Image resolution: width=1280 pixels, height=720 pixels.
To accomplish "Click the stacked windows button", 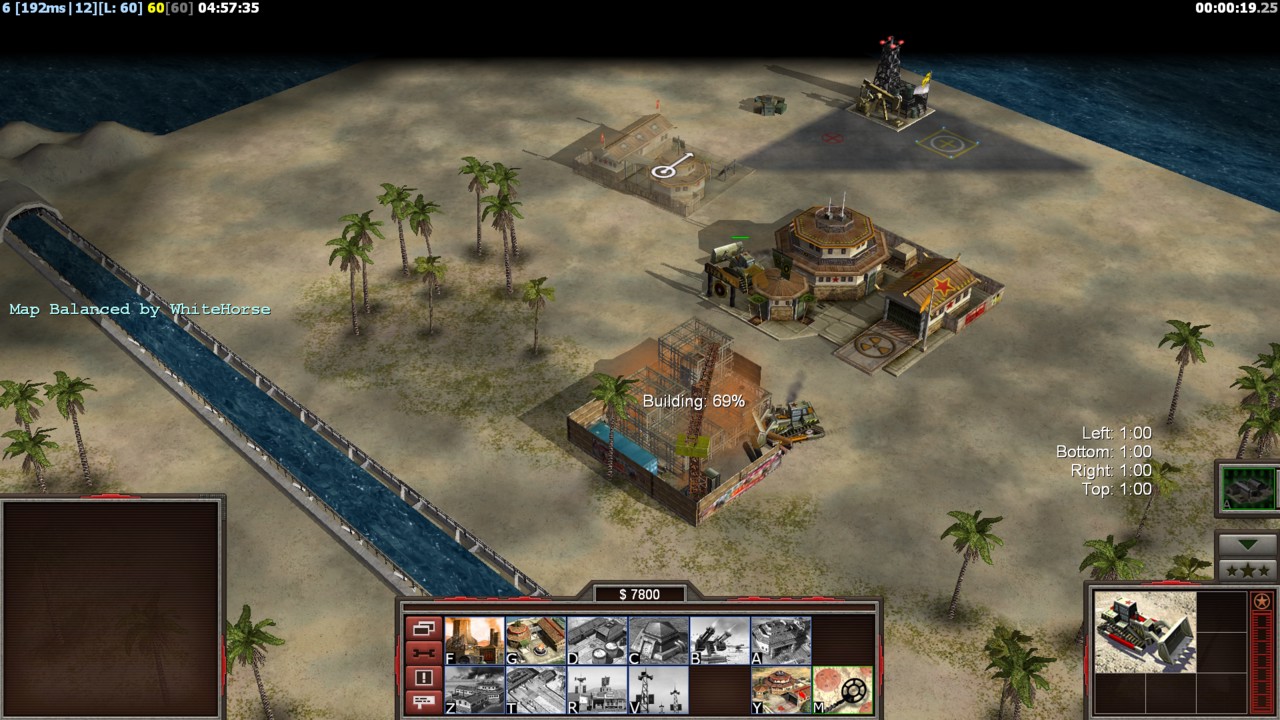I will click(x=423, y=629).
